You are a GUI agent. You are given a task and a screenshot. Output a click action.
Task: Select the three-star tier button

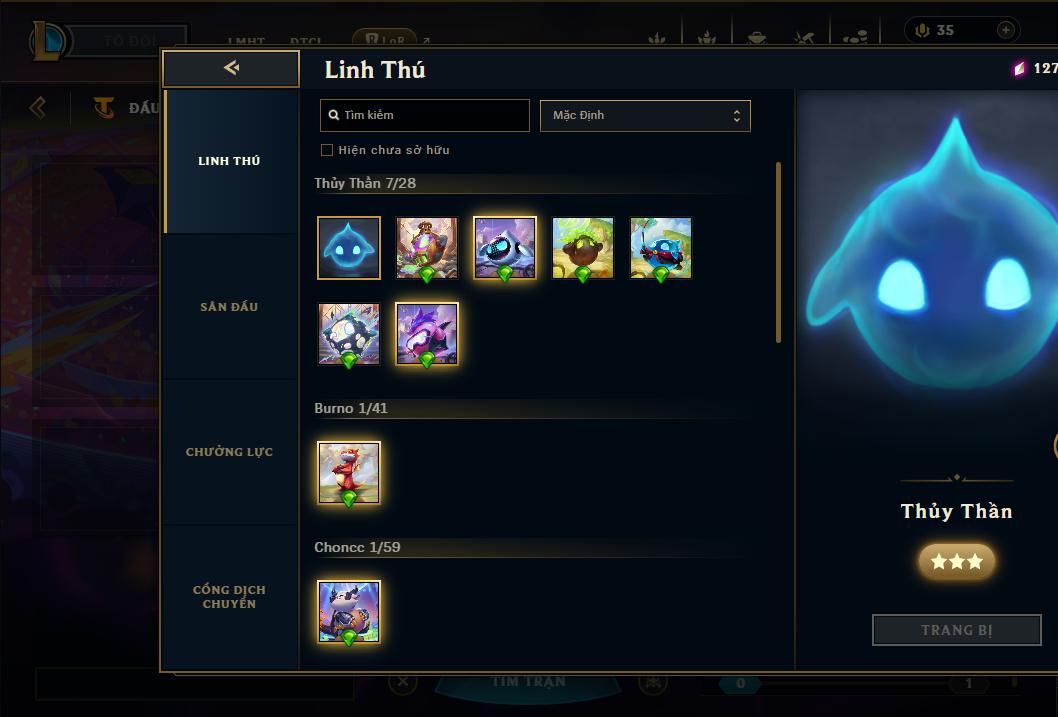(957, 562)
